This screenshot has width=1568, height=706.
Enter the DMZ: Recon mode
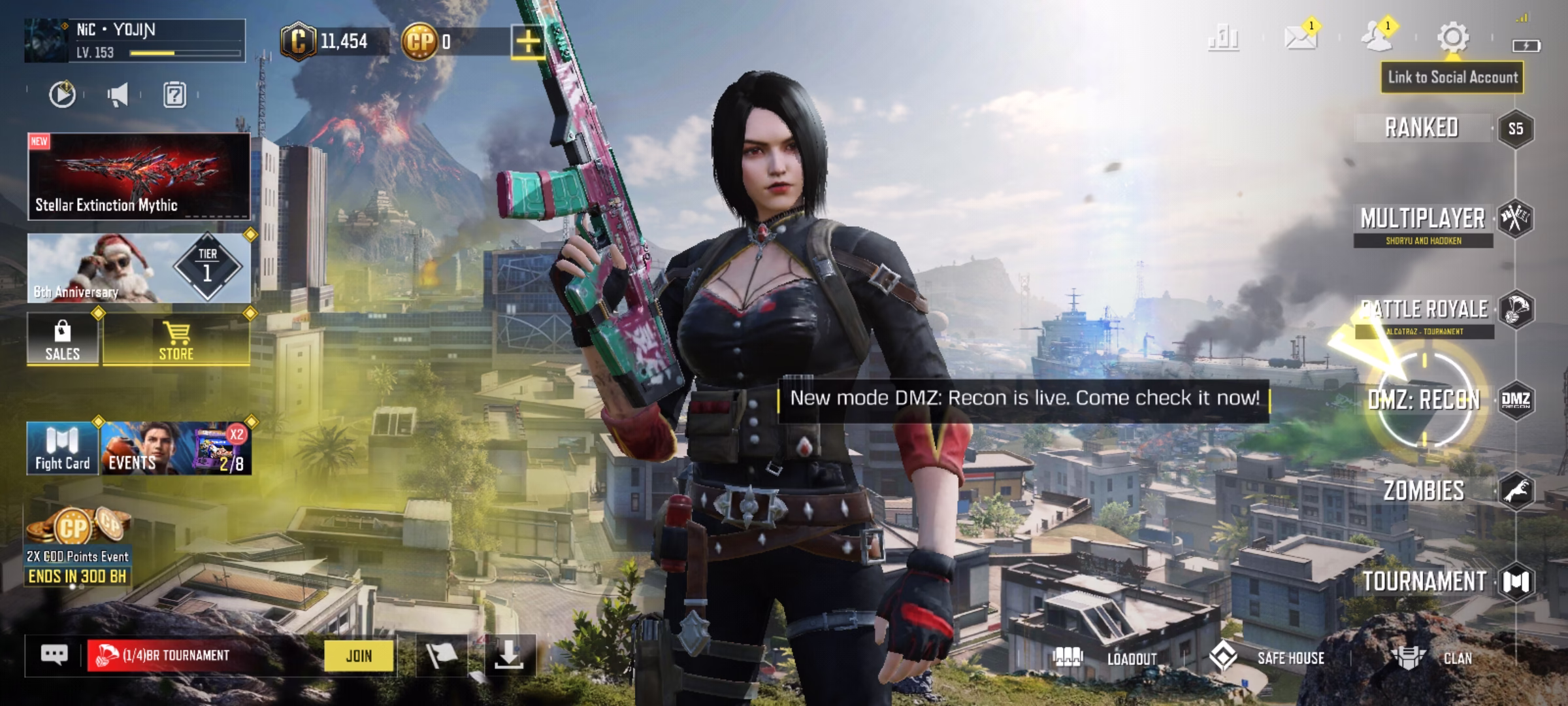1424,400
